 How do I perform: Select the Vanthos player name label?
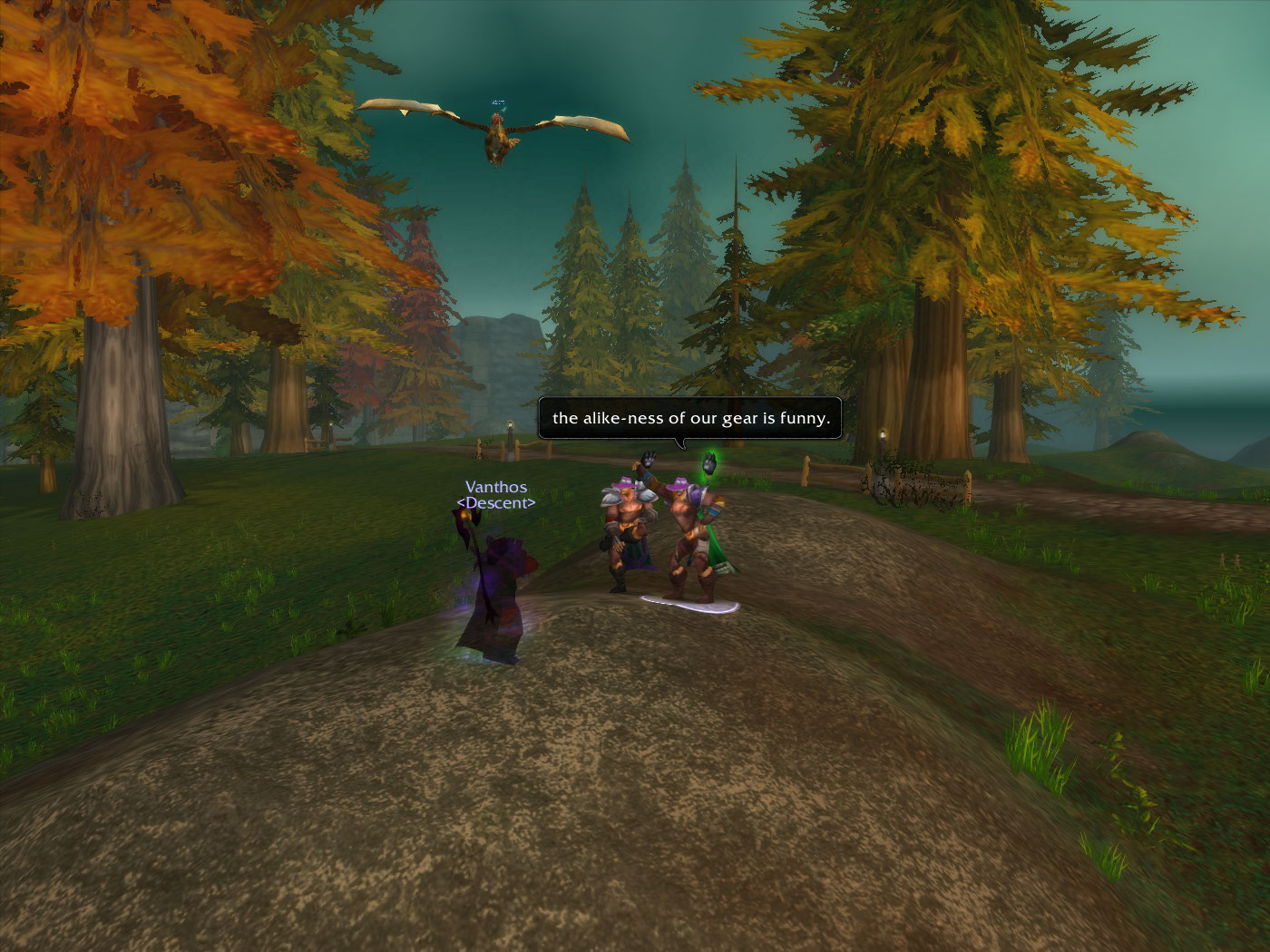pyautogui.click(x=495, y=488)
